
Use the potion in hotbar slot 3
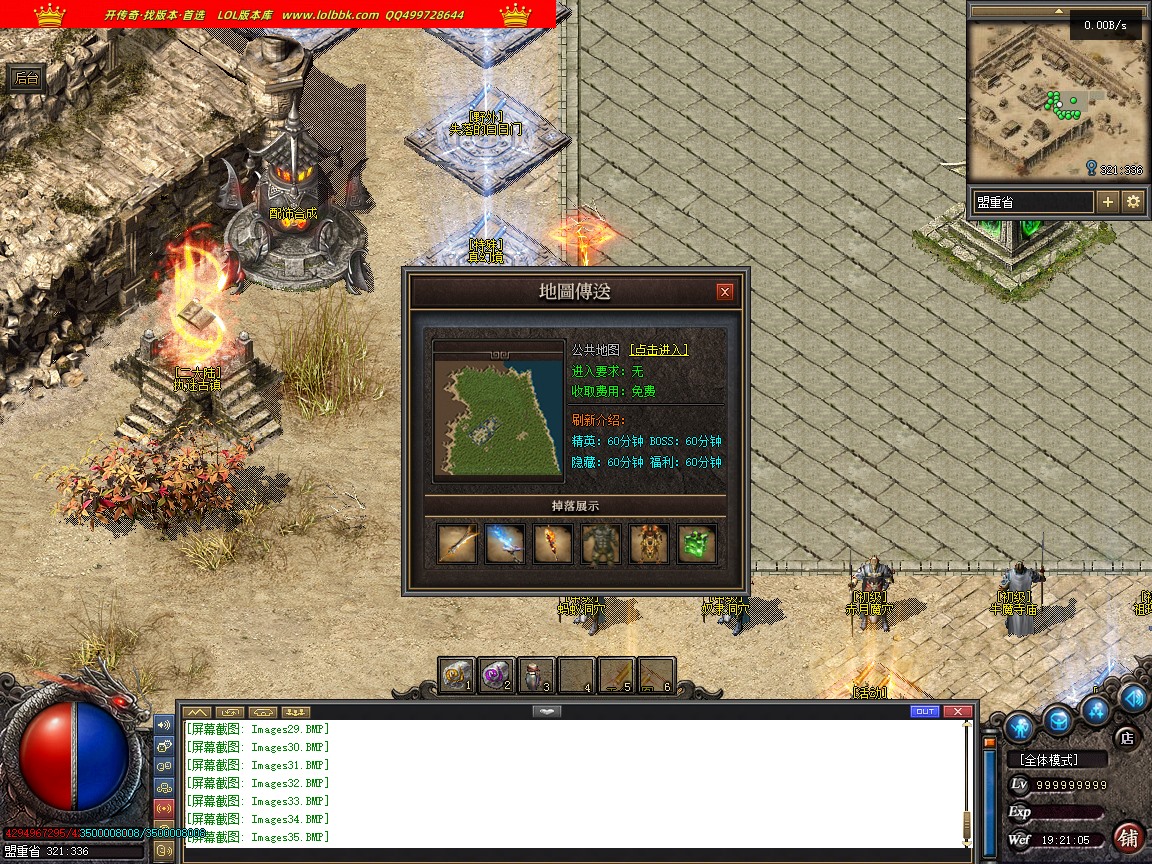coord(536,676)
